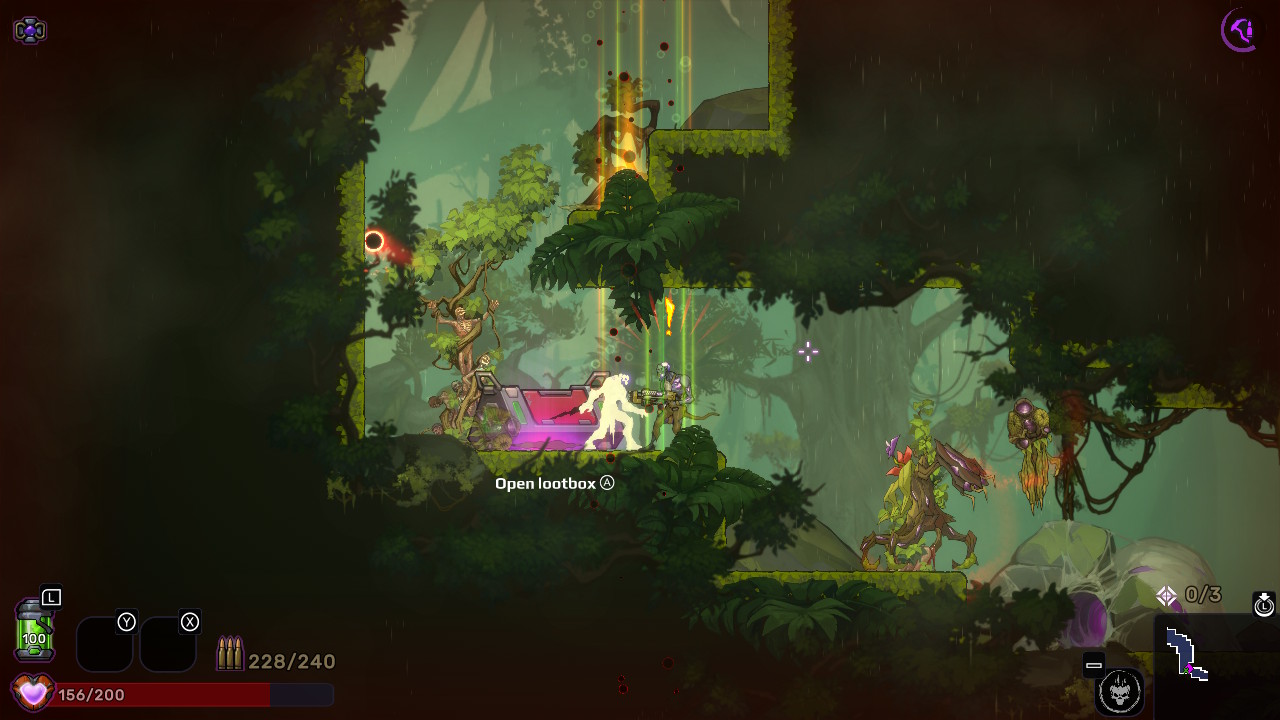Select the flaming skull icon
Screen dimensions: 1280x720
coord(1119,691)
